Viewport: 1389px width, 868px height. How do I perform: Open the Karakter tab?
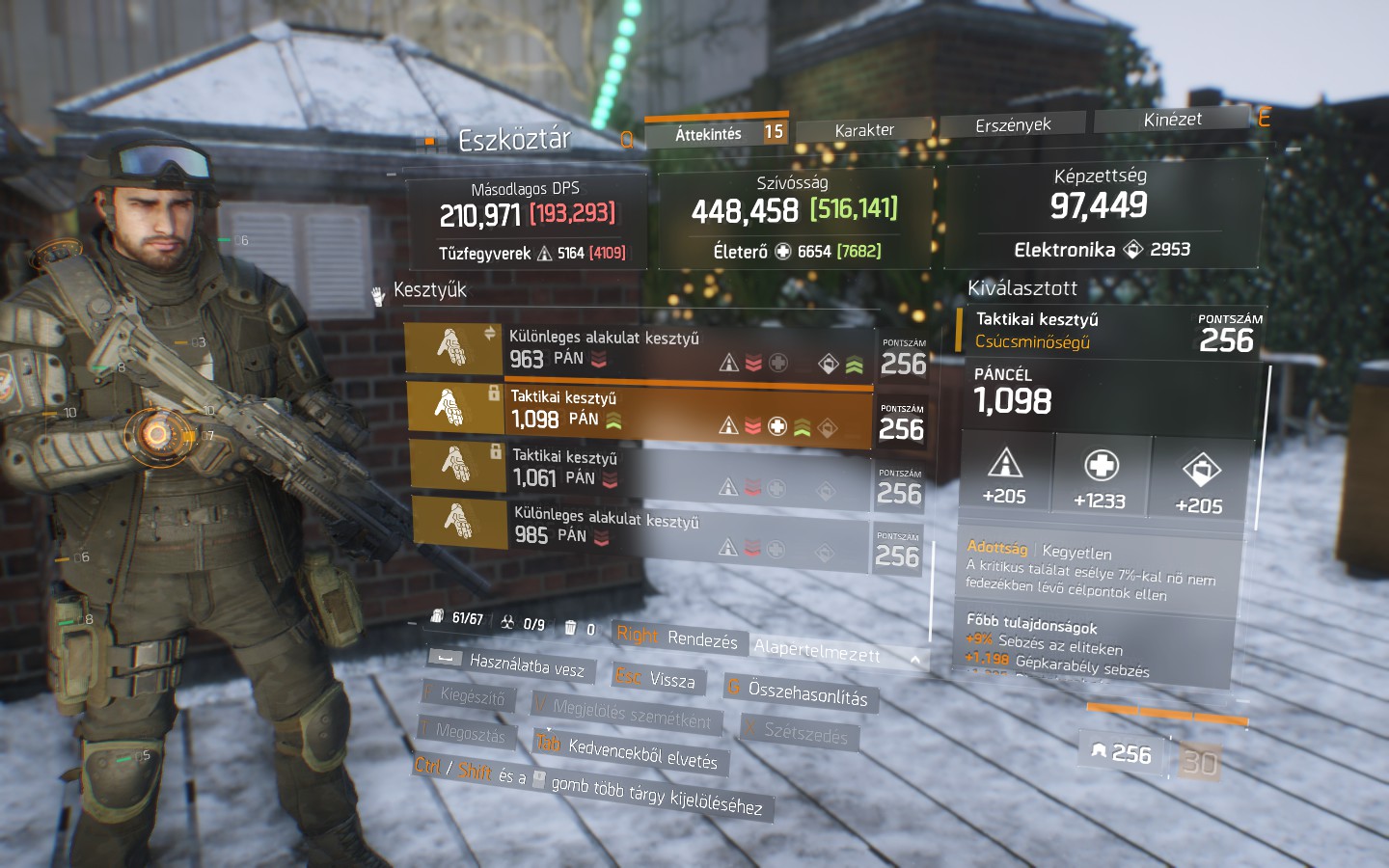864,130
